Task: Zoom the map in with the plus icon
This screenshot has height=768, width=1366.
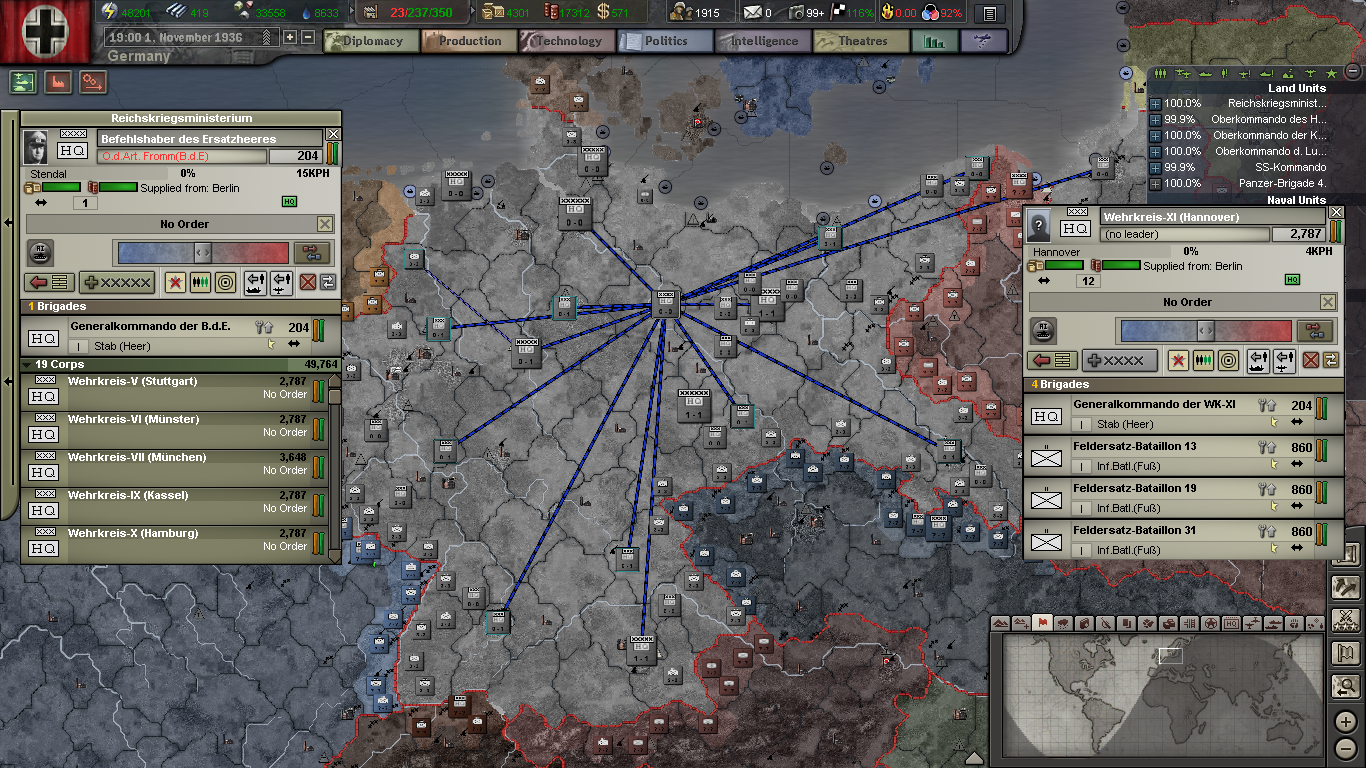Action: (1345, 721)
